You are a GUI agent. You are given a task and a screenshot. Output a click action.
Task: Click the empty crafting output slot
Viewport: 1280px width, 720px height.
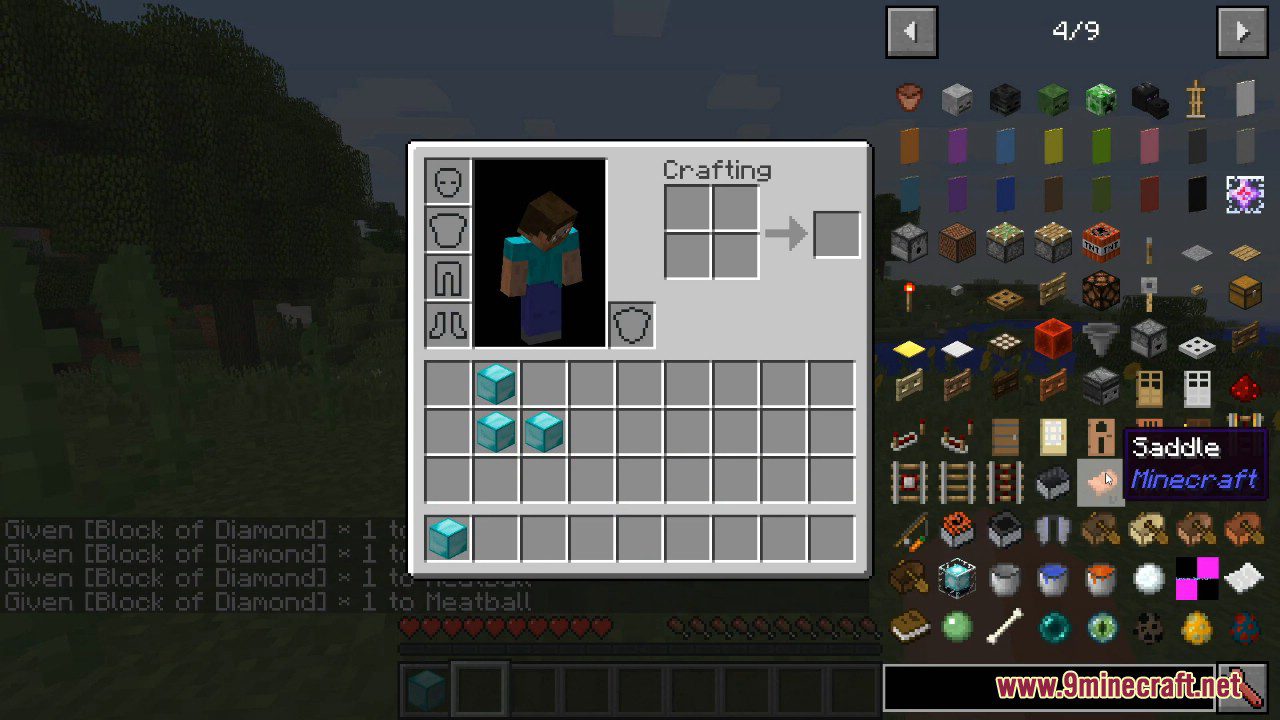(836, 232)
